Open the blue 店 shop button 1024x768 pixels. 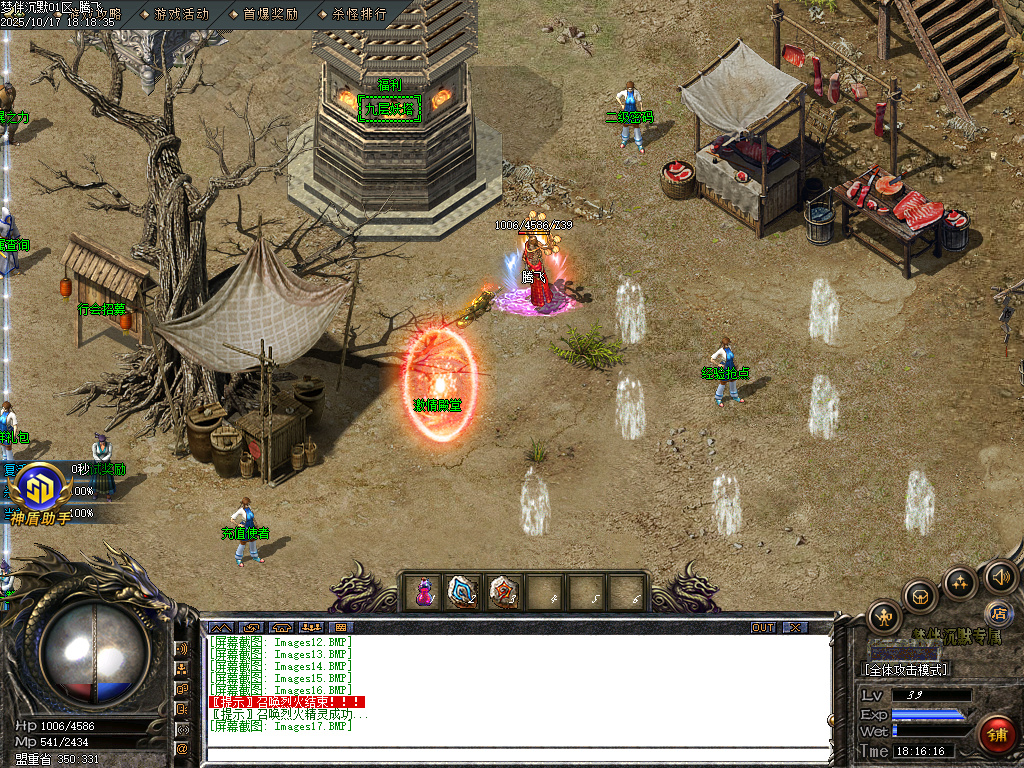pos(997,612)
